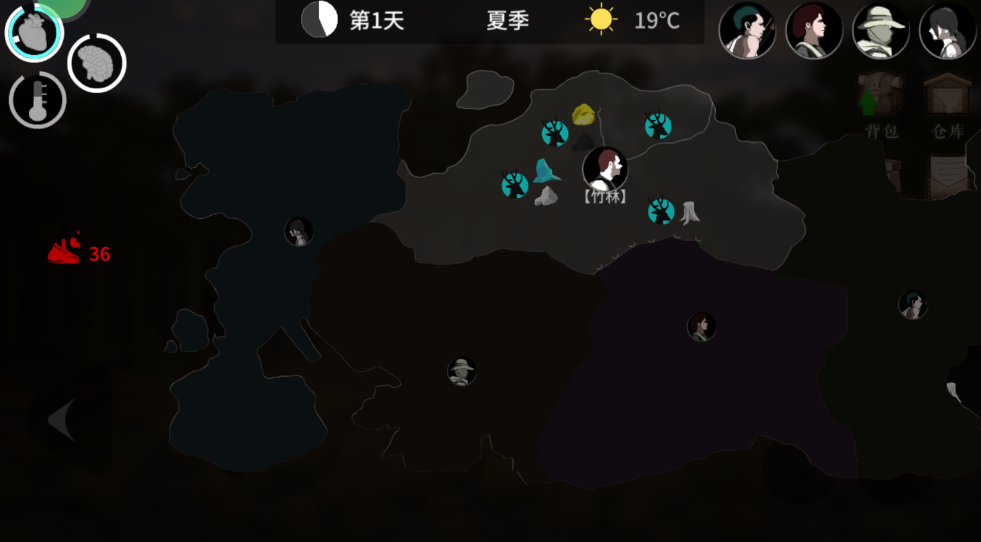The width and height of the screenshot is (981, 542).
Task: Select the teal crystal resource marker
Action: coord(545,171)
